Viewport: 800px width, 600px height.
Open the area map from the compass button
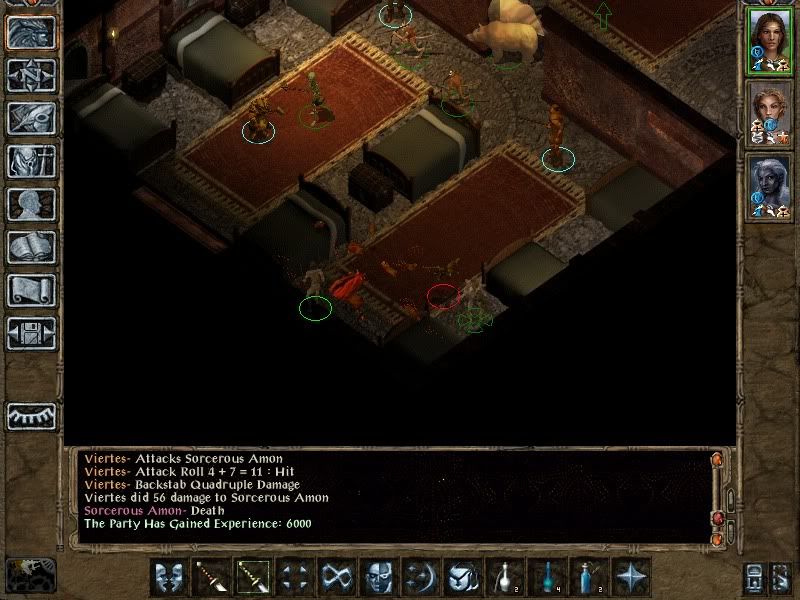(31, 75)
